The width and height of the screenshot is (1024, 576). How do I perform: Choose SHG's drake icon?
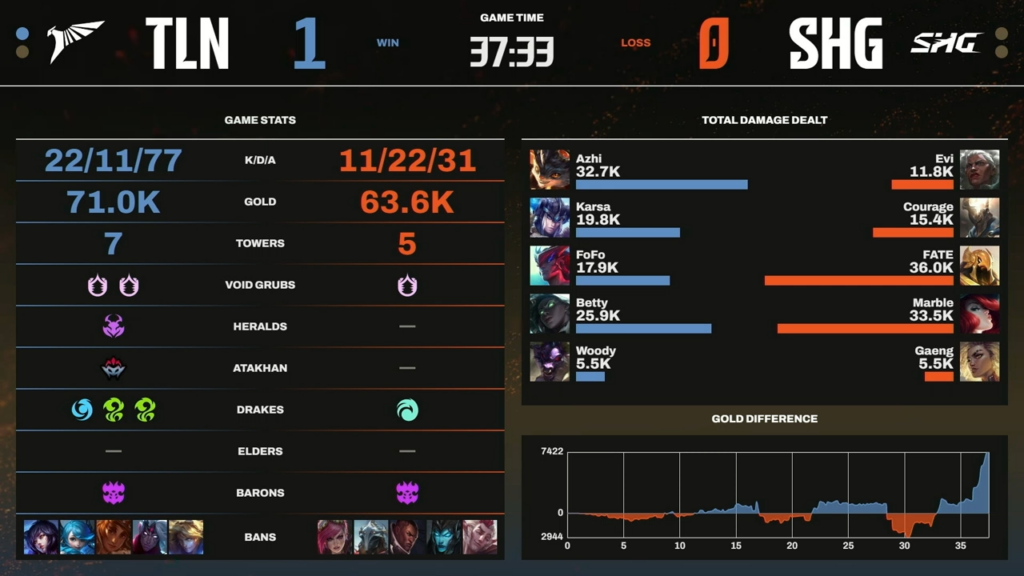(x=408, y=410)
